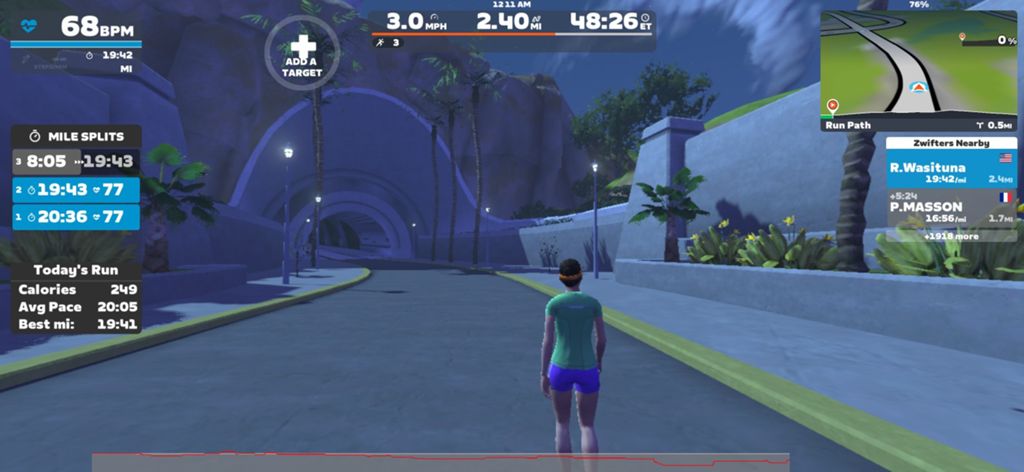Select the mile 1 split row
The width and height of the screenshot is (1024, 472).
click(76, 216)
